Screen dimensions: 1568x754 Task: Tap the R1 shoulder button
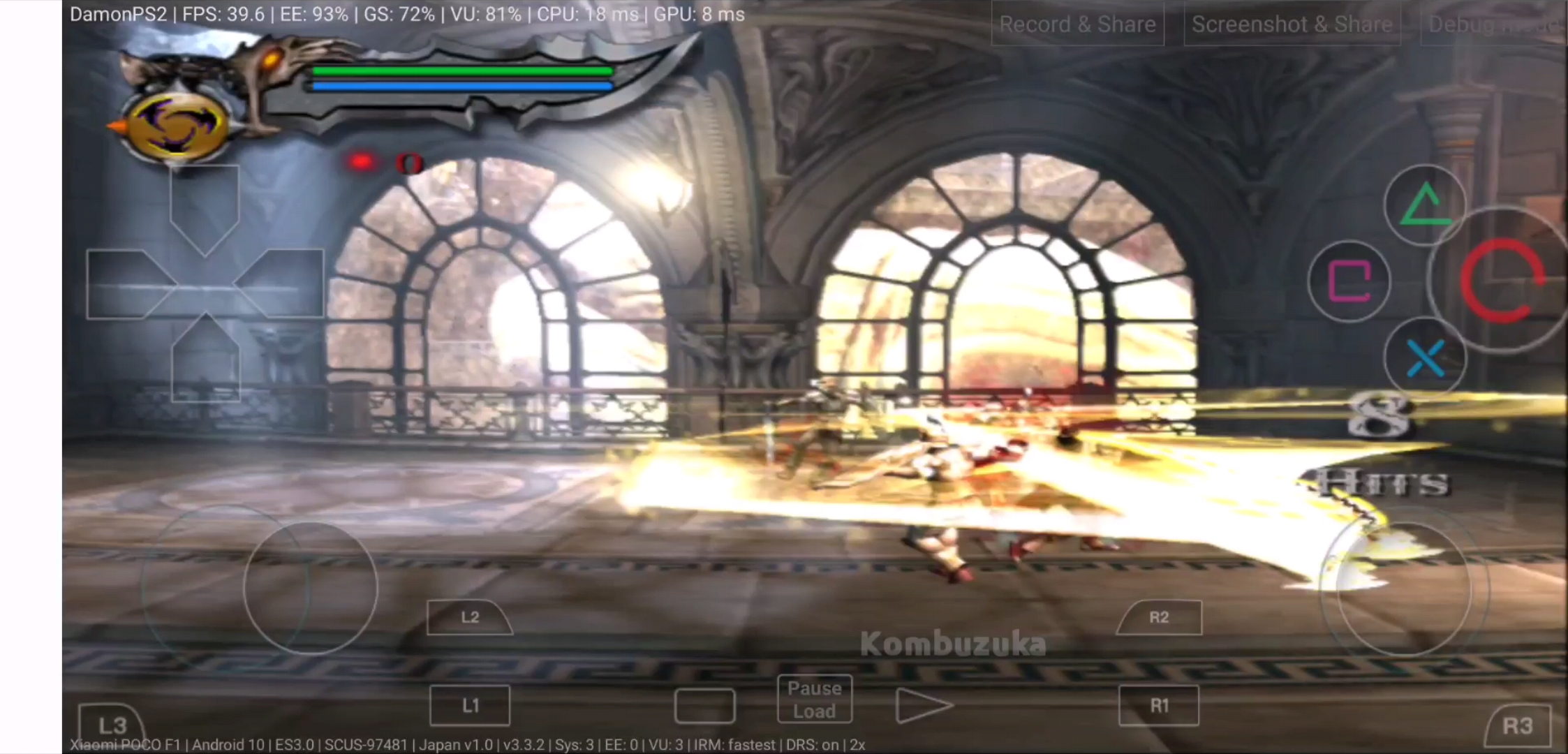tap(1159, 705)
